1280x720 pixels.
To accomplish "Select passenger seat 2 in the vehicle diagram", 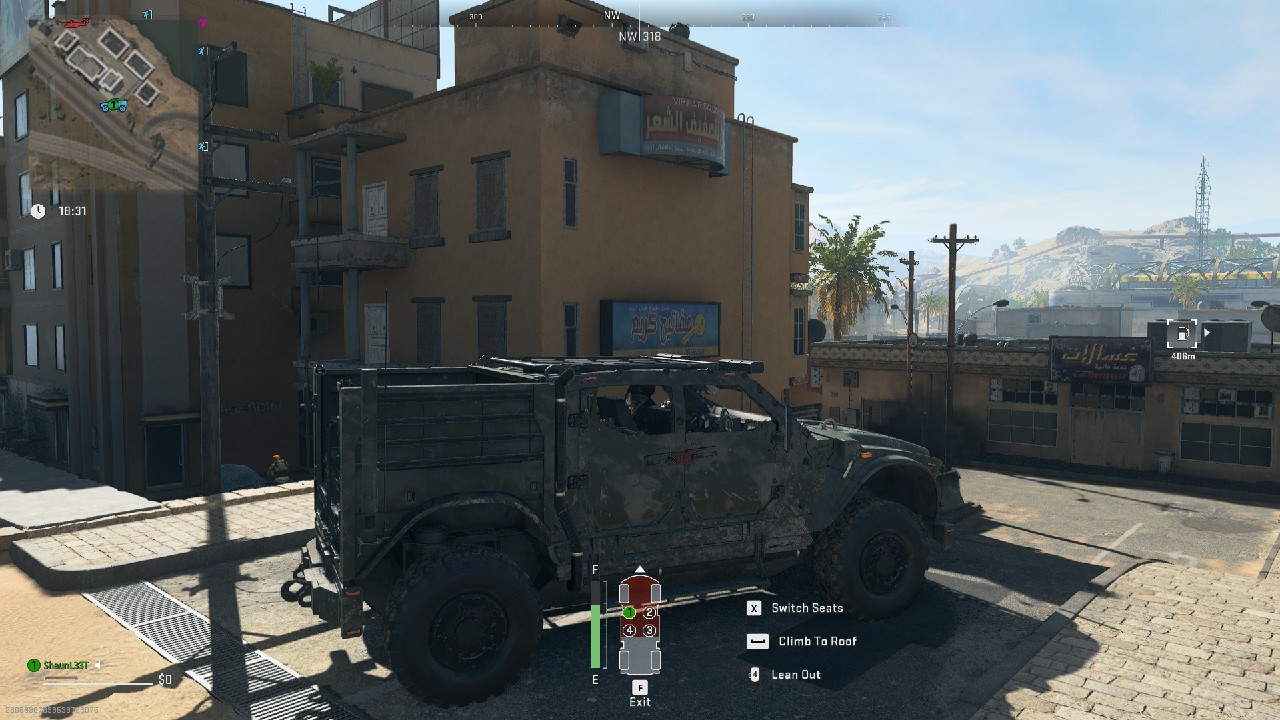I will click(650, 612).
